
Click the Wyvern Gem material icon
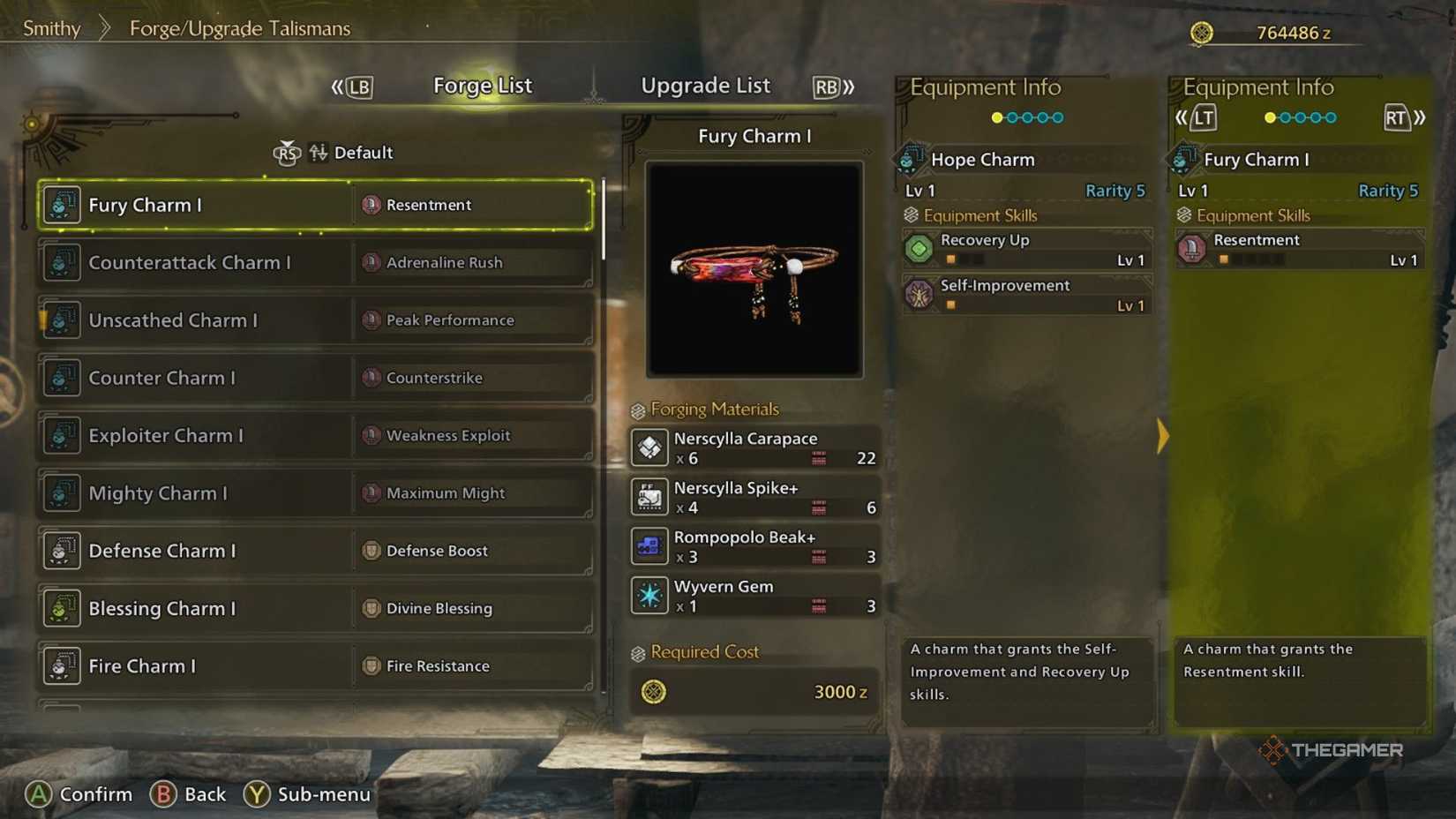click(649, 595)
